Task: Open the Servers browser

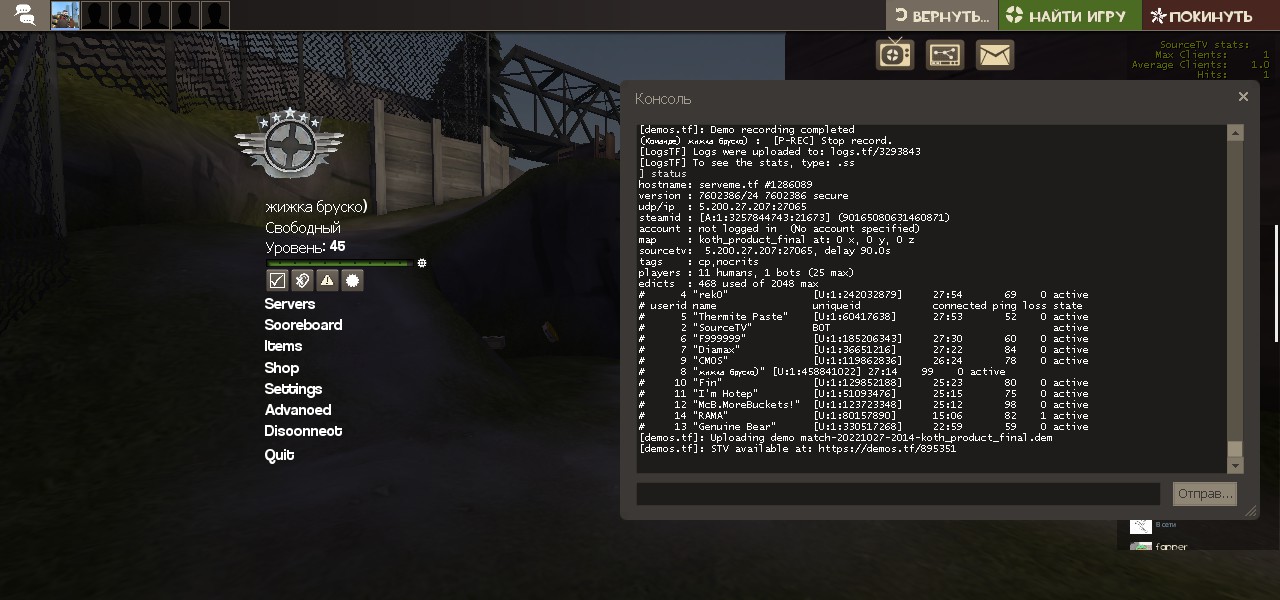Action: coord(289,304)
